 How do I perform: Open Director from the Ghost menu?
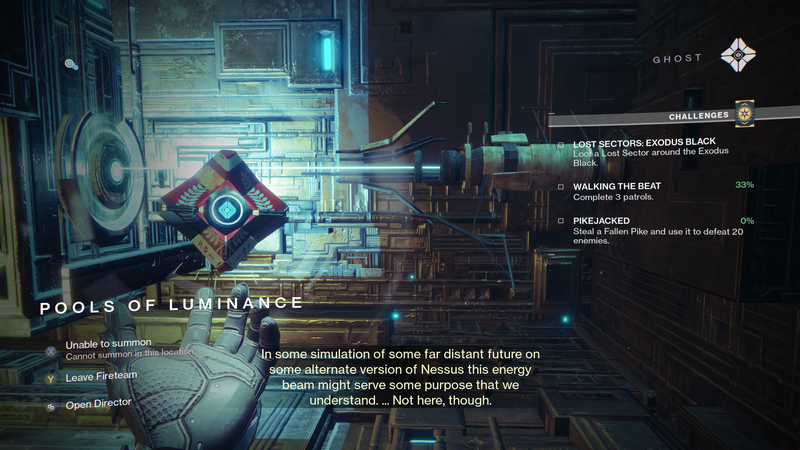coord(98,403)
